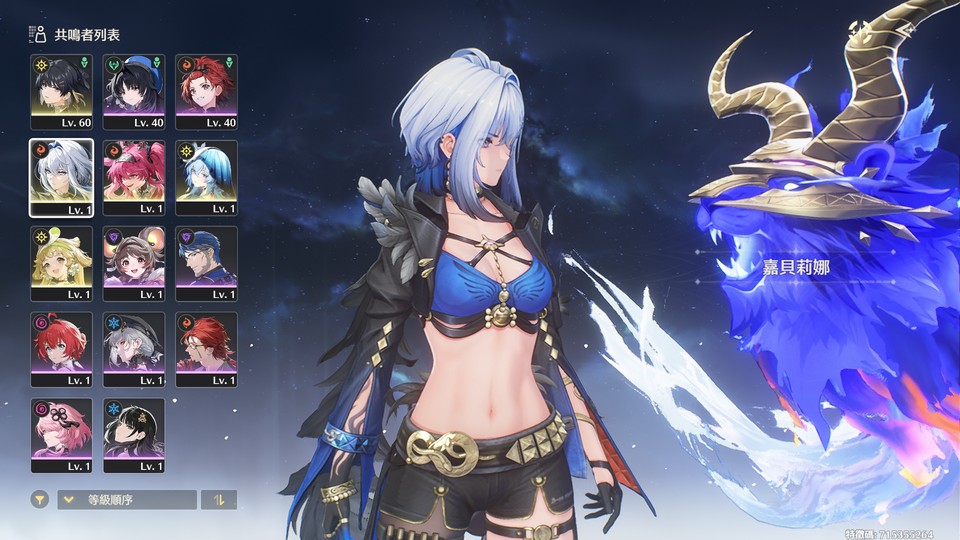
Task: Select the Lv. 40 red-haired character
Action: pos(207,92)
